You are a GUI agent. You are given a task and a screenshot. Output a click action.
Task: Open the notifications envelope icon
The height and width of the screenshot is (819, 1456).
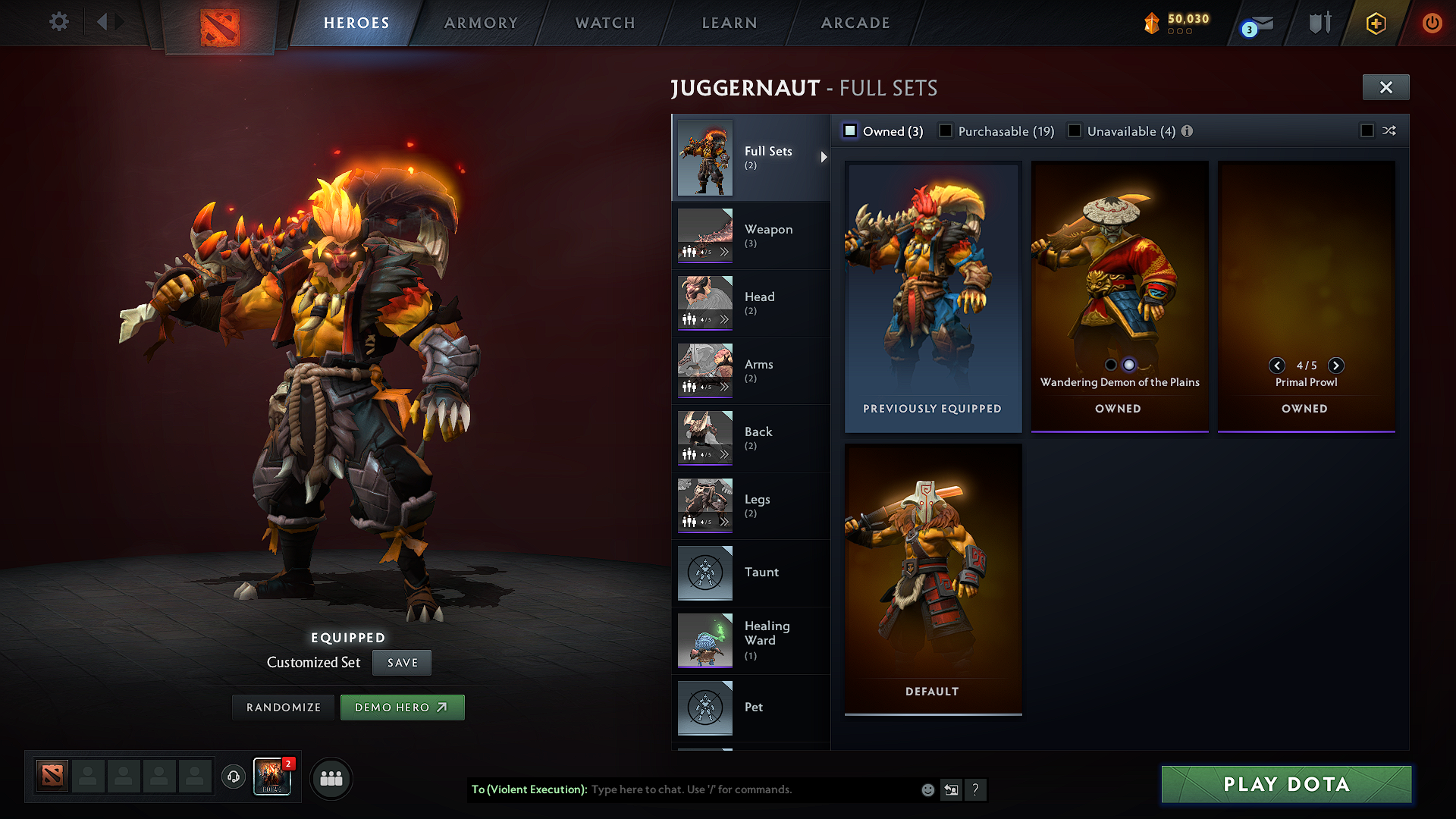(x=1261, y=23)
